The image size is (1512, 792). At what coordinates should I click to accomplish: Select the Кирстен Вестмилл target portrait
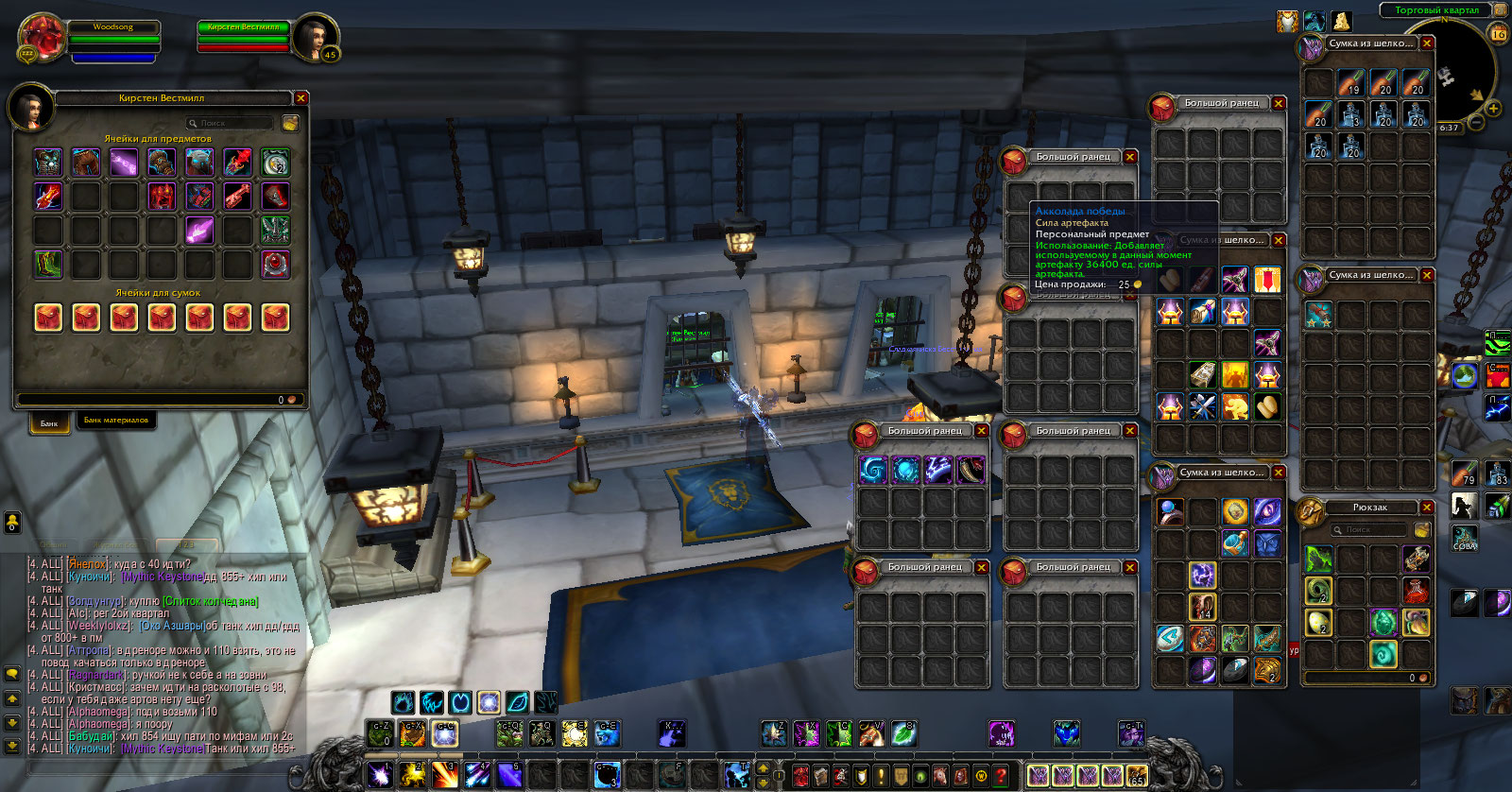pos(314,38)
